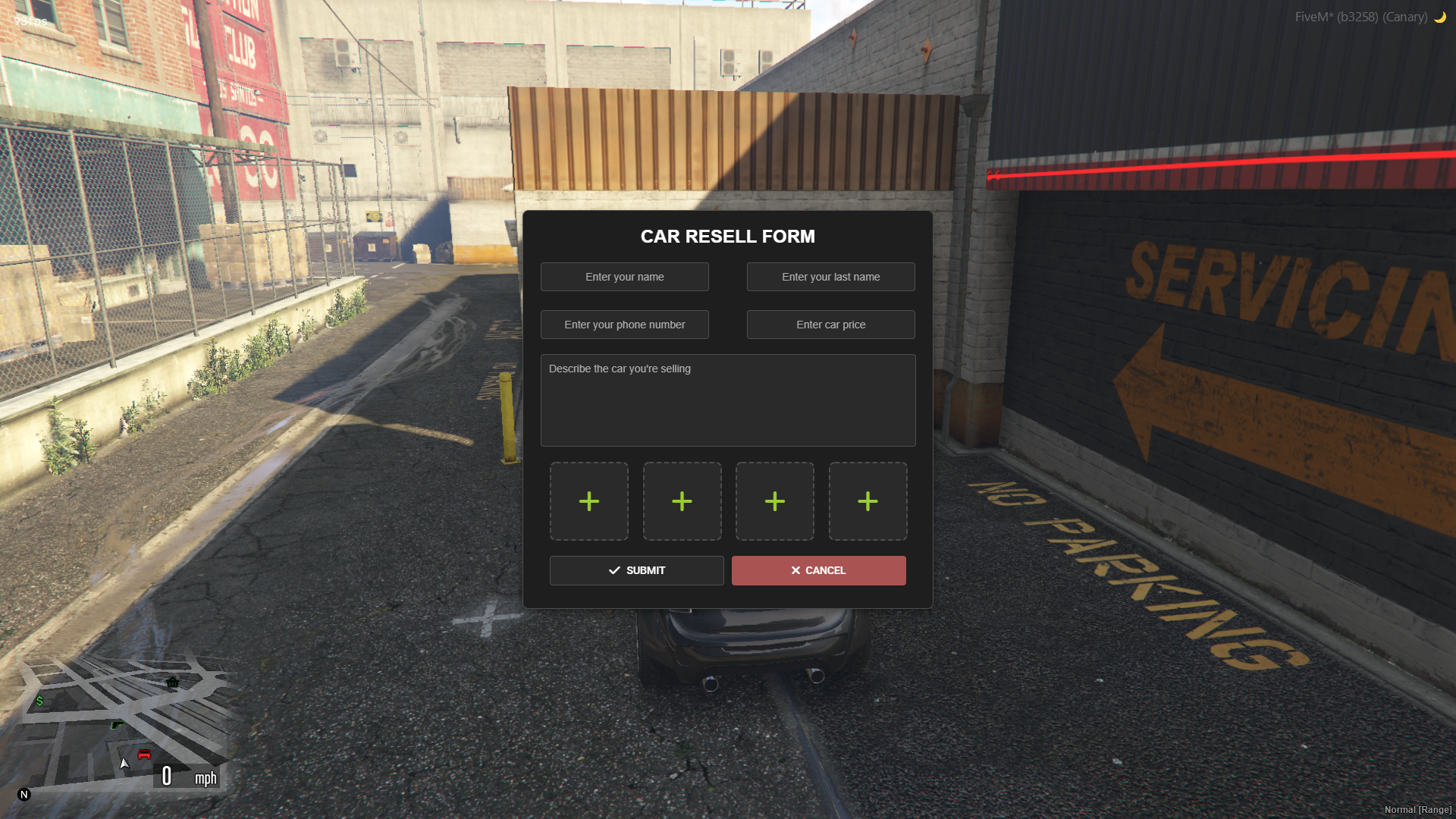The width and height of the screenshot is (1456, 819).
Task: Submit the car resell form
Action: pos(636,570)
